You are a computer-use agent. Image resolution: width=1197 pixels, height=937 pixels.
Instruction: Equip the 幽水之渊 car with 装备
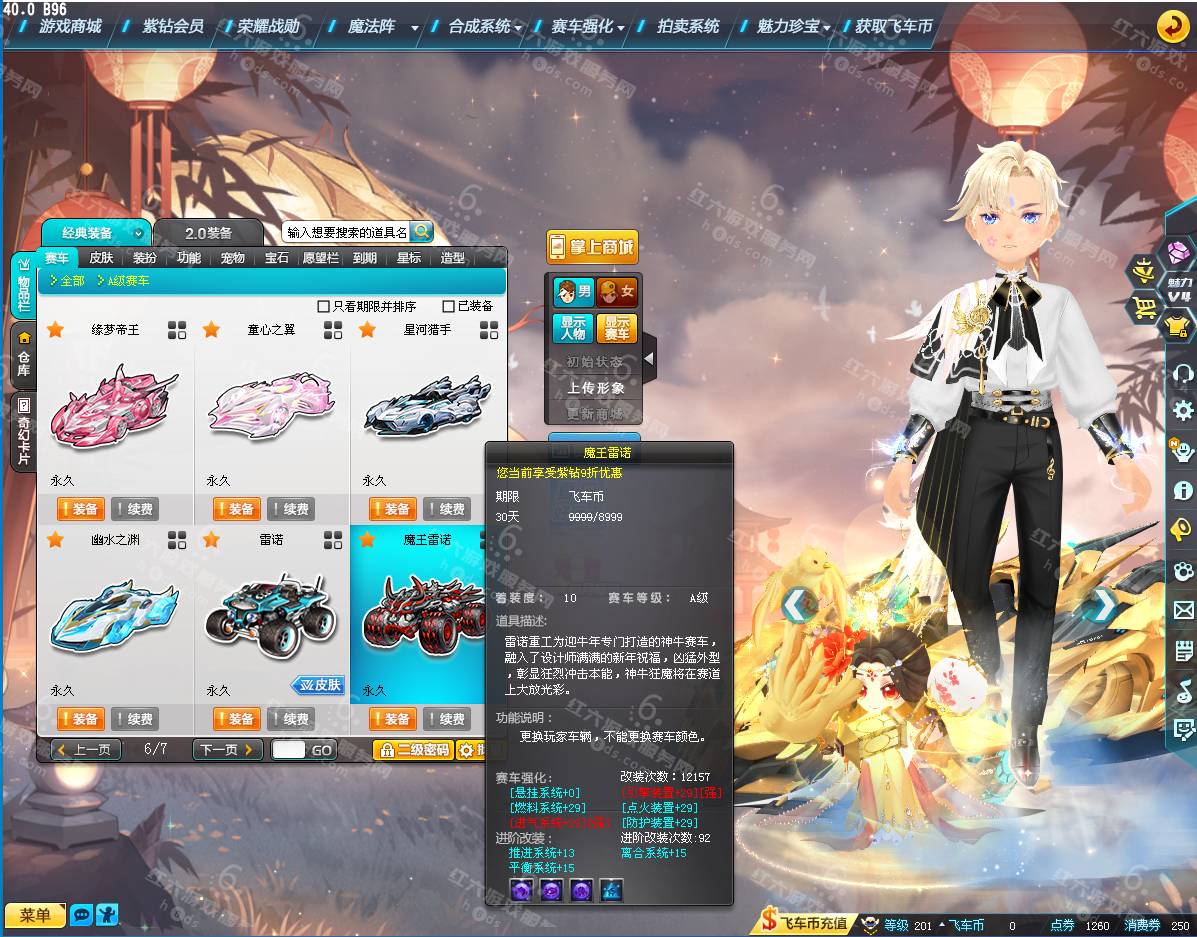point(80,719)
